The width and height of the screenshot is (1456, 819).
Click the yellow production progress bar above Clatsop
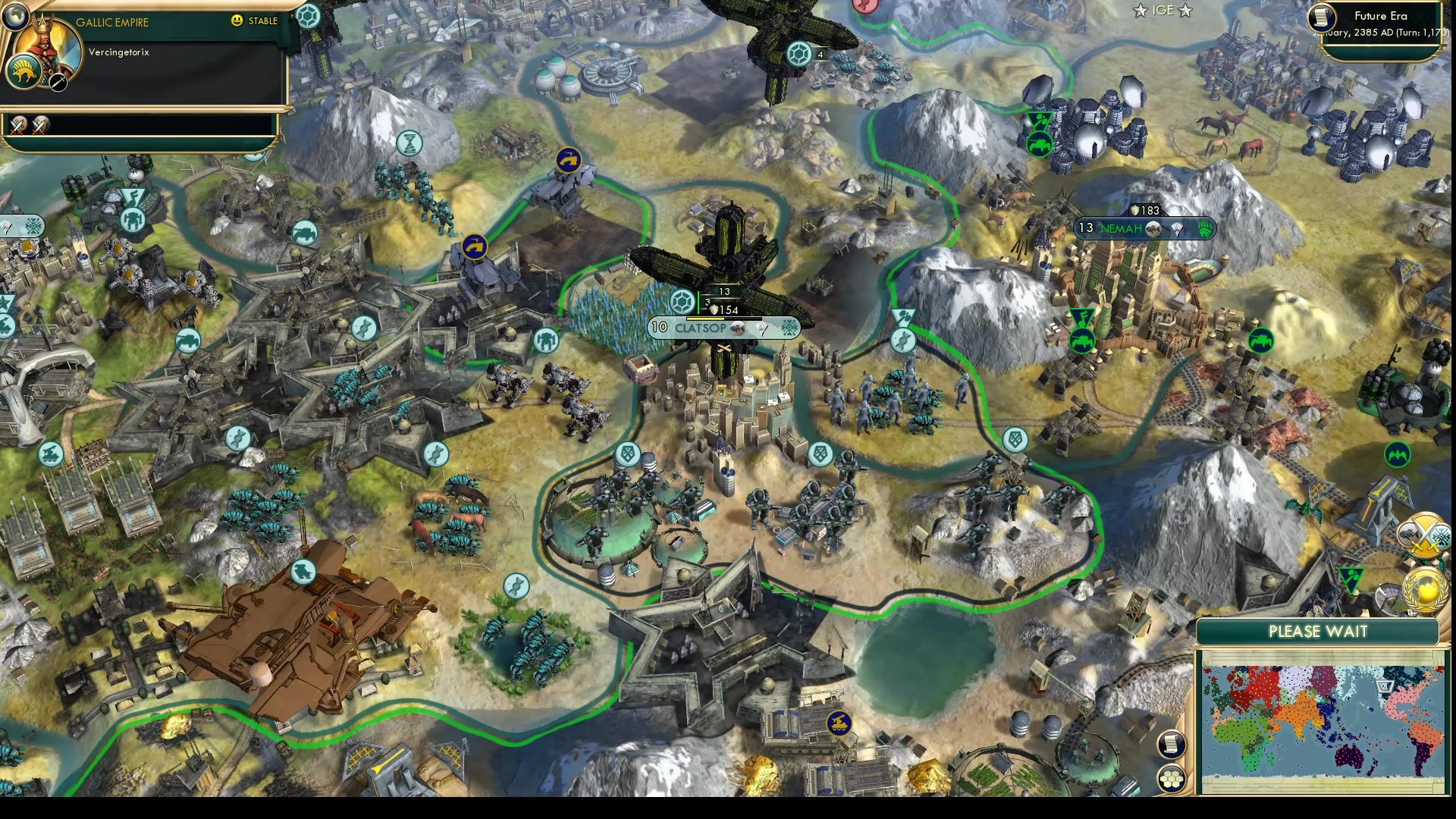(x=705, y=318)
